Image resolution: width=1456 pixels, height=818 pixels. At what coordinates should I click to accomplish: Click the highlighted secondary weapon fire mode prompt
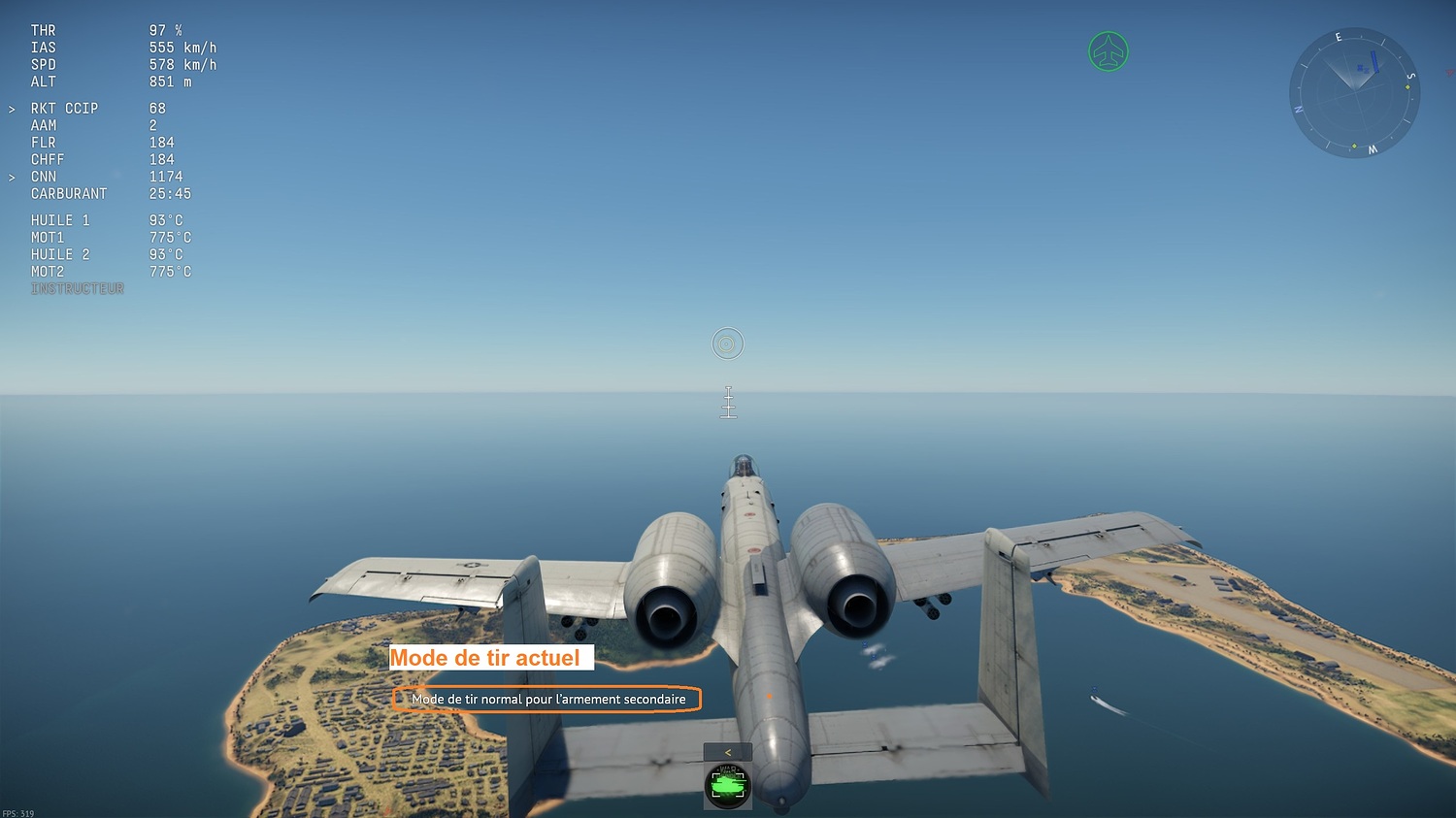546,699
